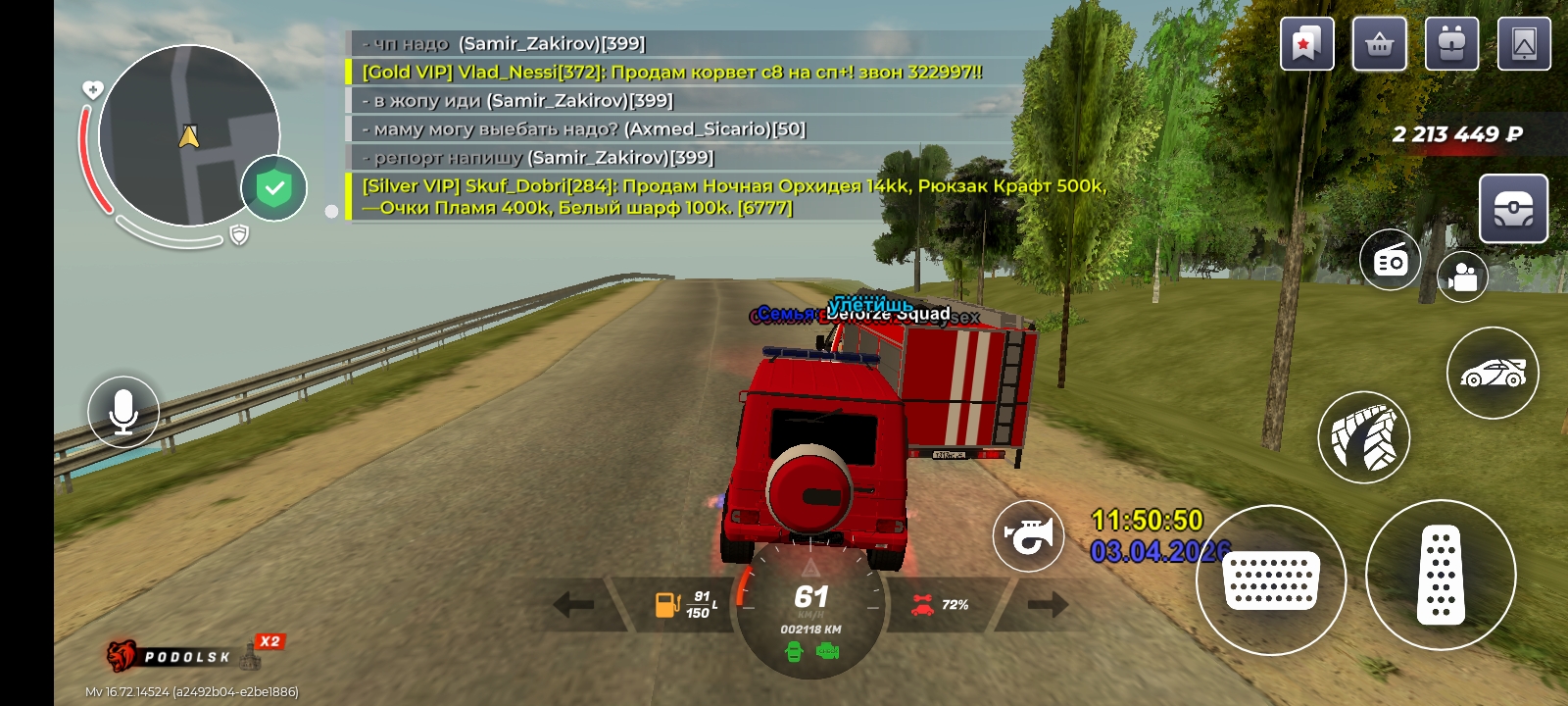Open the treasure chest button

pyautogui.click(x=1513, y=208)
